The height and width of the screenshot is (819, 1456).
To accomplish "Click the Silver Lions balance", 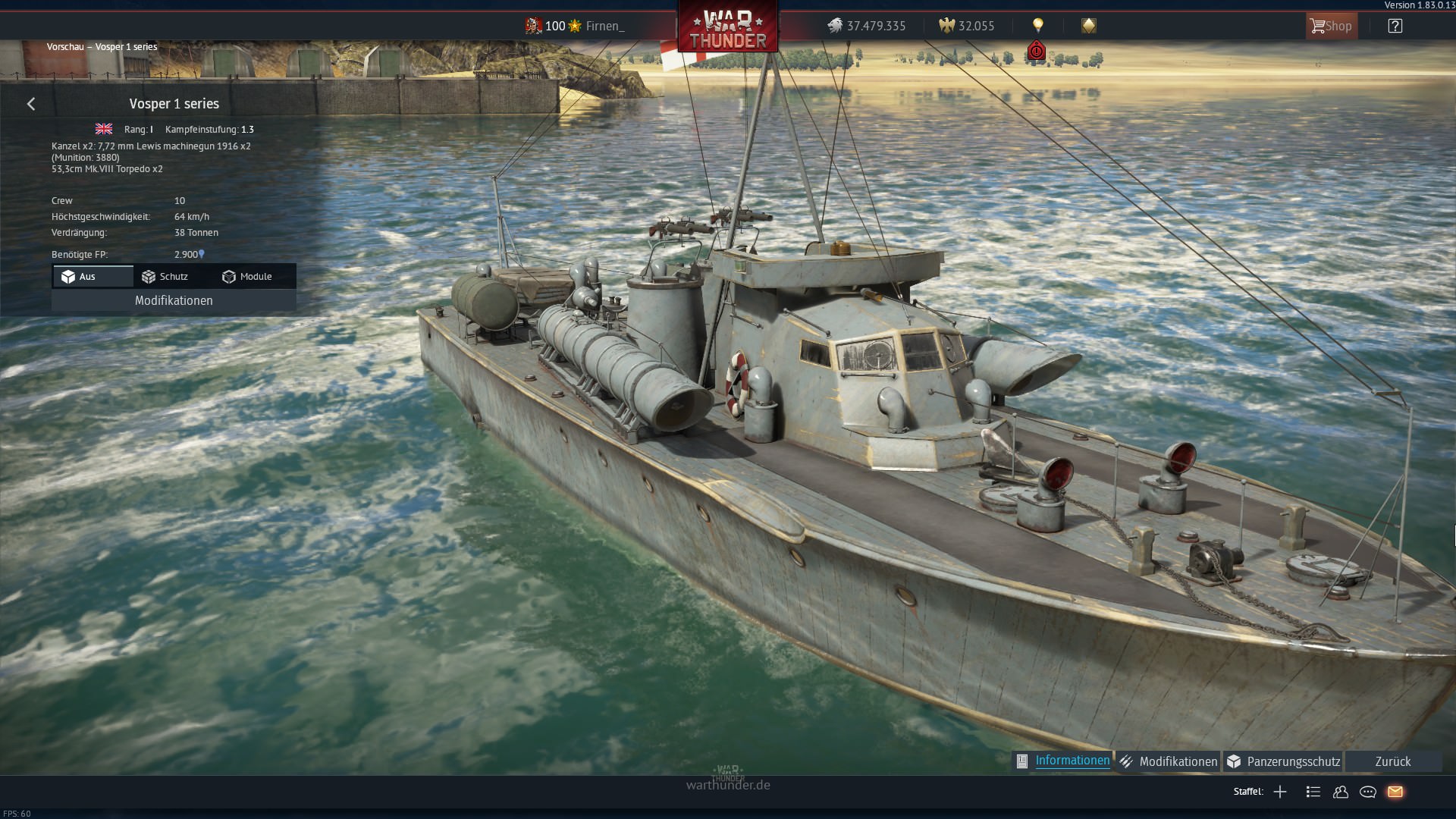I will (867, 26).
